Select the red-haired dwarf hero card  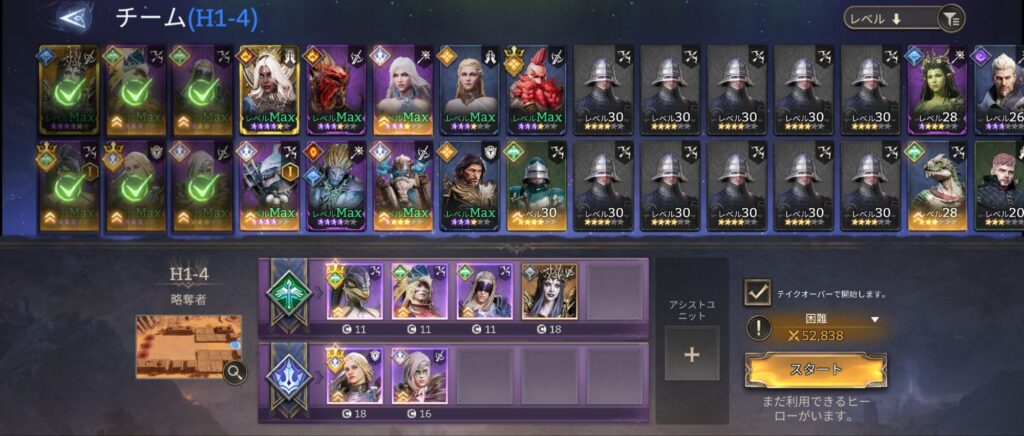(x=536, y=90)
